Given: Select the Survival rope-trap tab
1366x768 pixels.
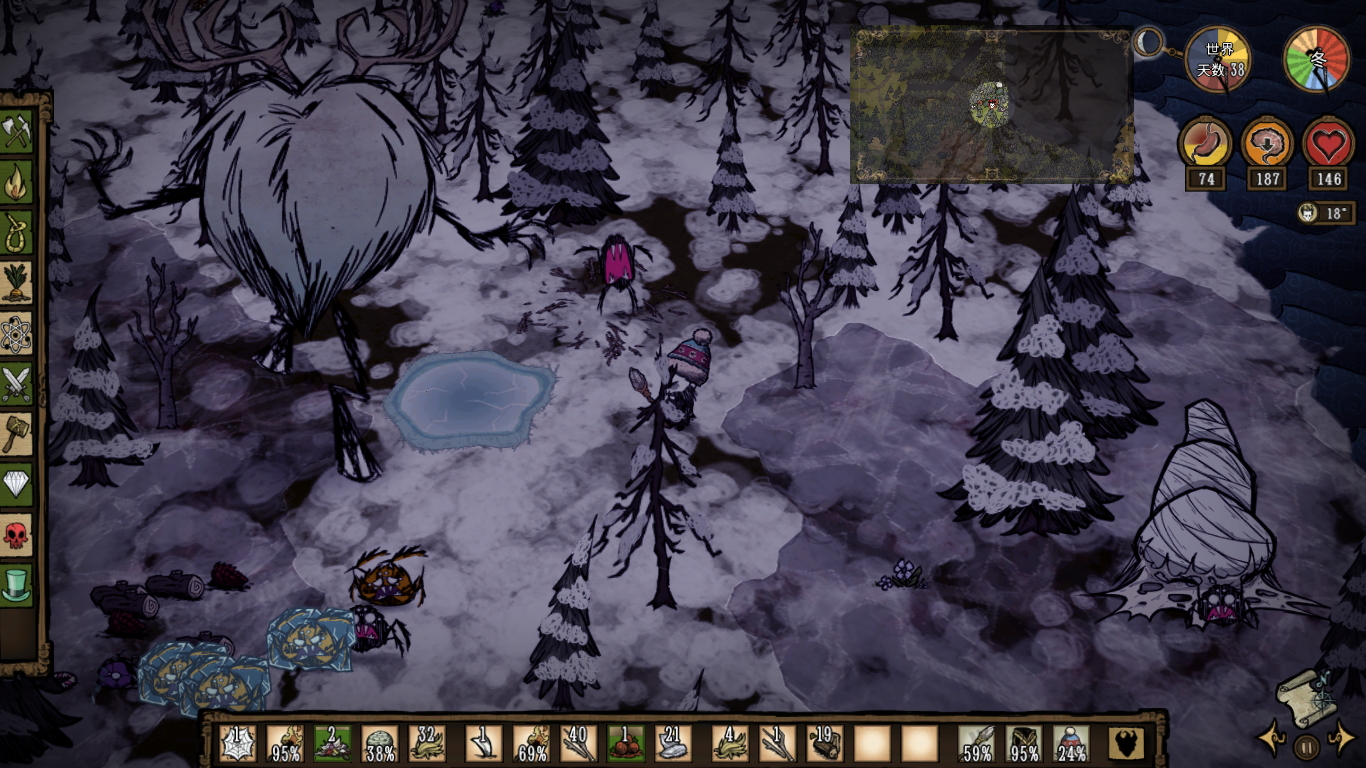Looking at the screenshot, I should 17,234.
